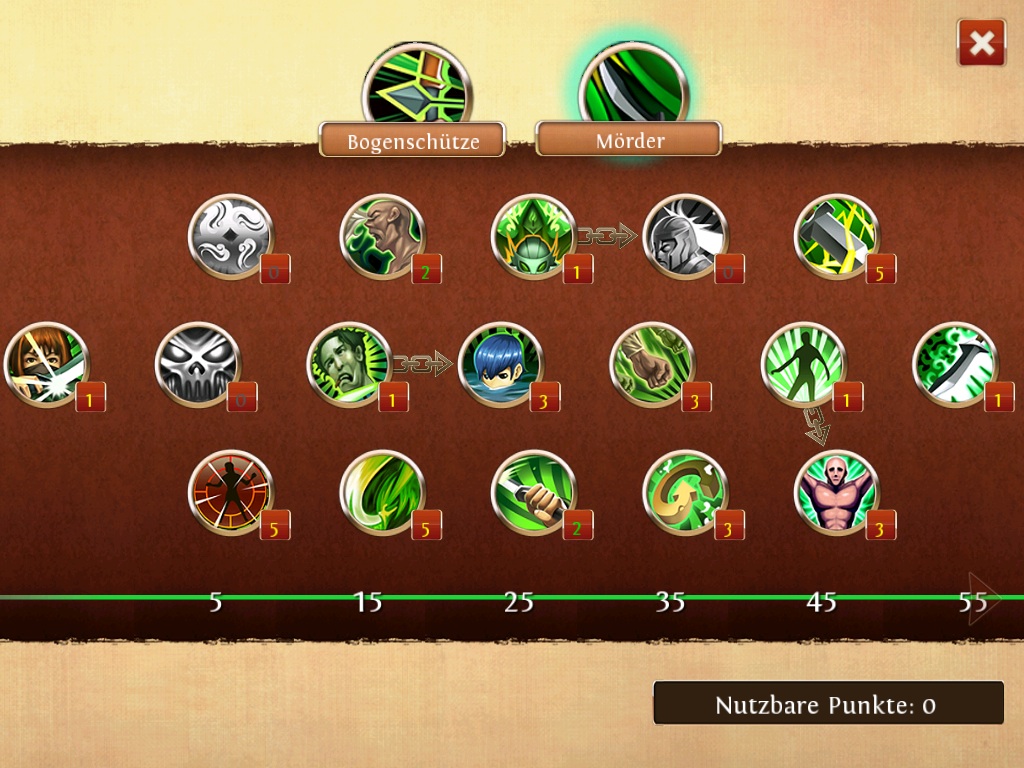Viewport: 1024px width, 768px height.
Task: Select the glowing green silhouette skill
Action: coord(803,364)
